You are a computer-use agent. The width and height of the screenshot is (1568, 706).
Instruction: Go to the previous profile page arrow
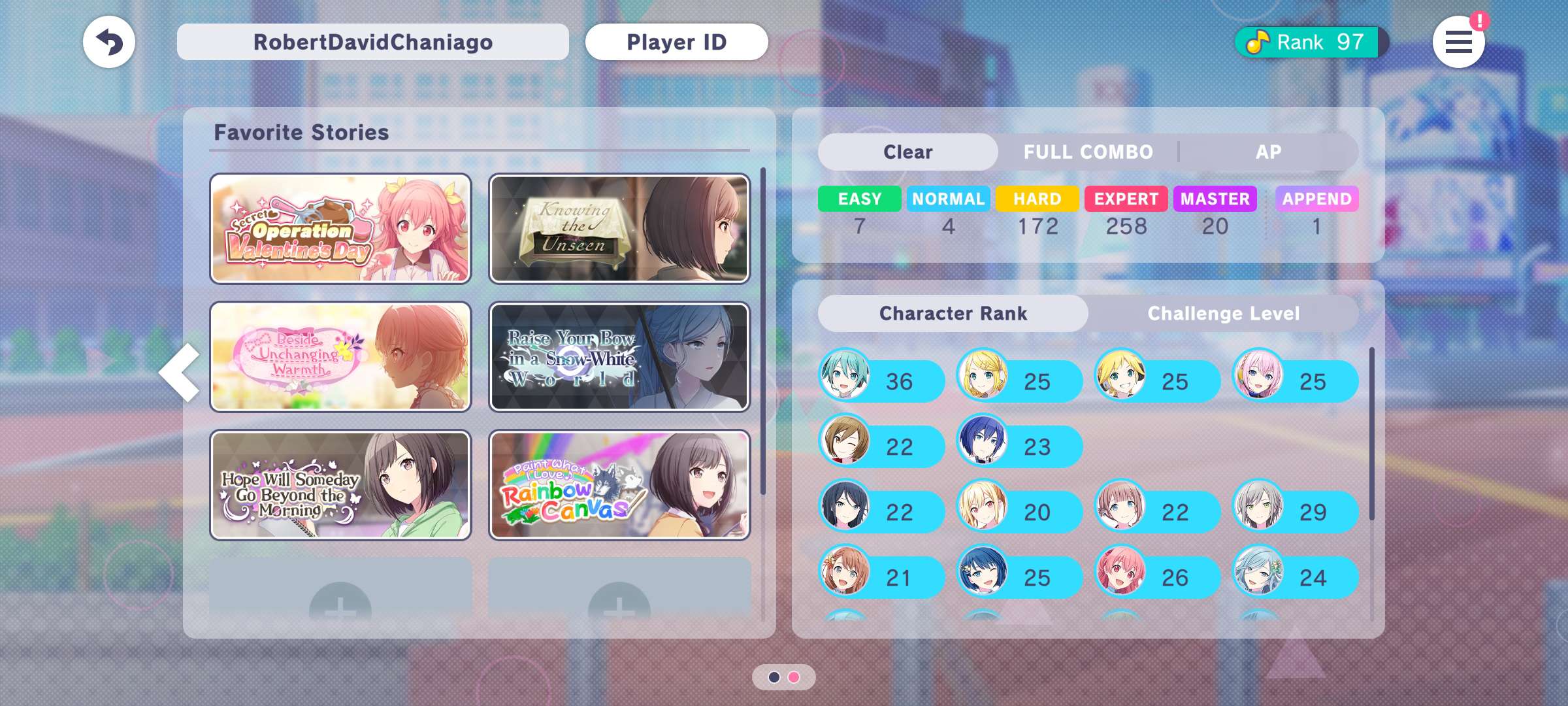[180, 372]
